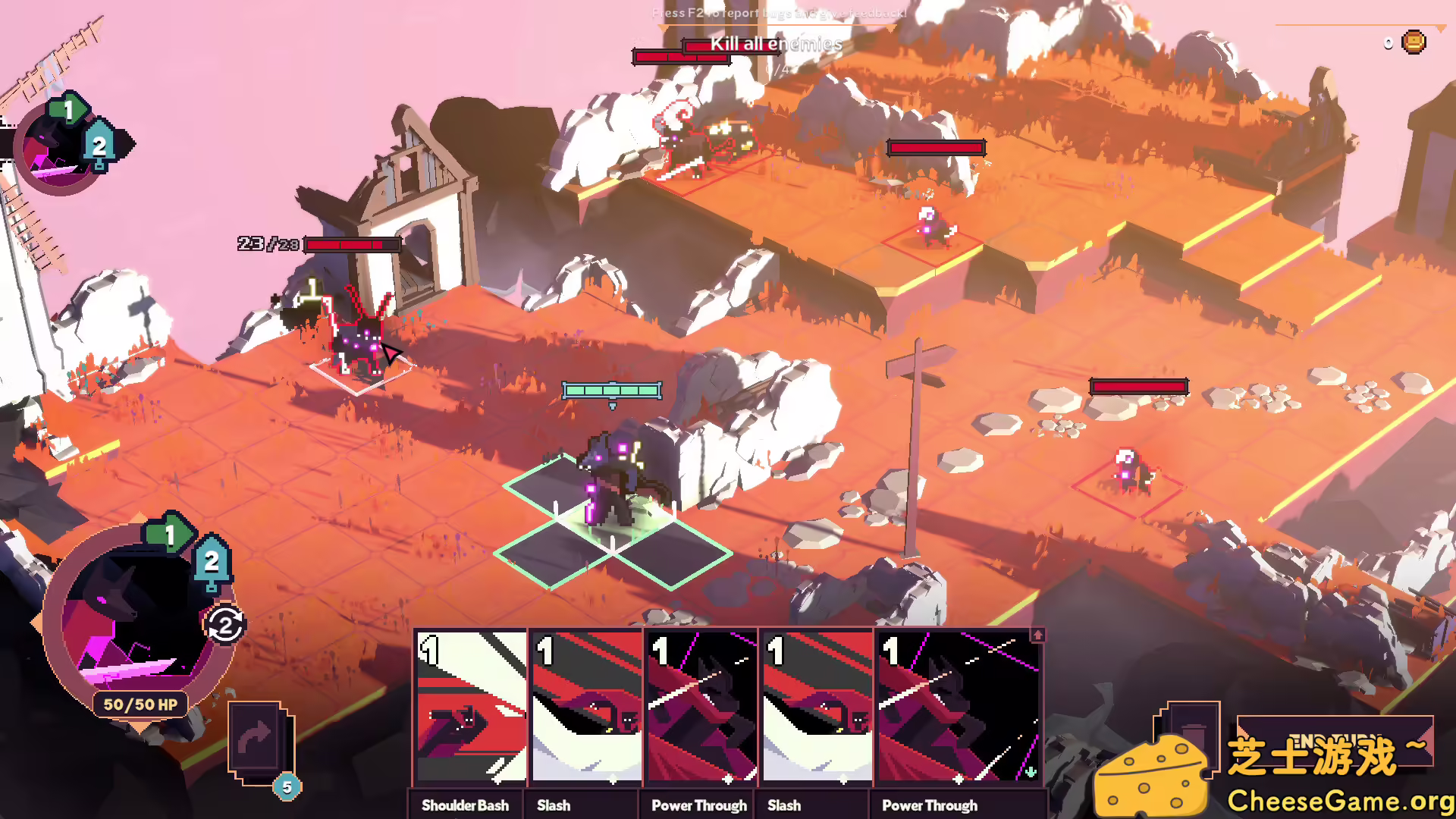Click the Kill all enemies objective banner
The width and height of the screenshot is (1456, 819).
[x=773, y=45]
